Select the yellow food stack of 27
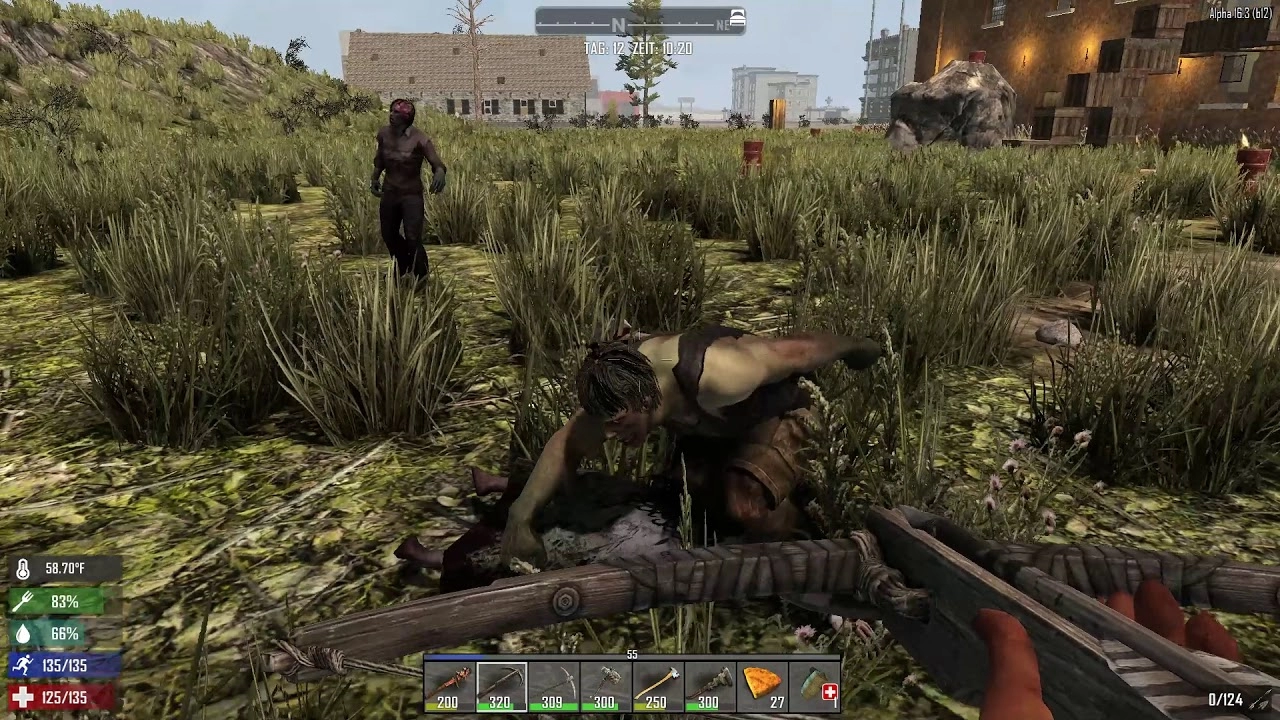The height and width of the screenshot is (720, 1280). pyautogui.click(x=762, y=687)
